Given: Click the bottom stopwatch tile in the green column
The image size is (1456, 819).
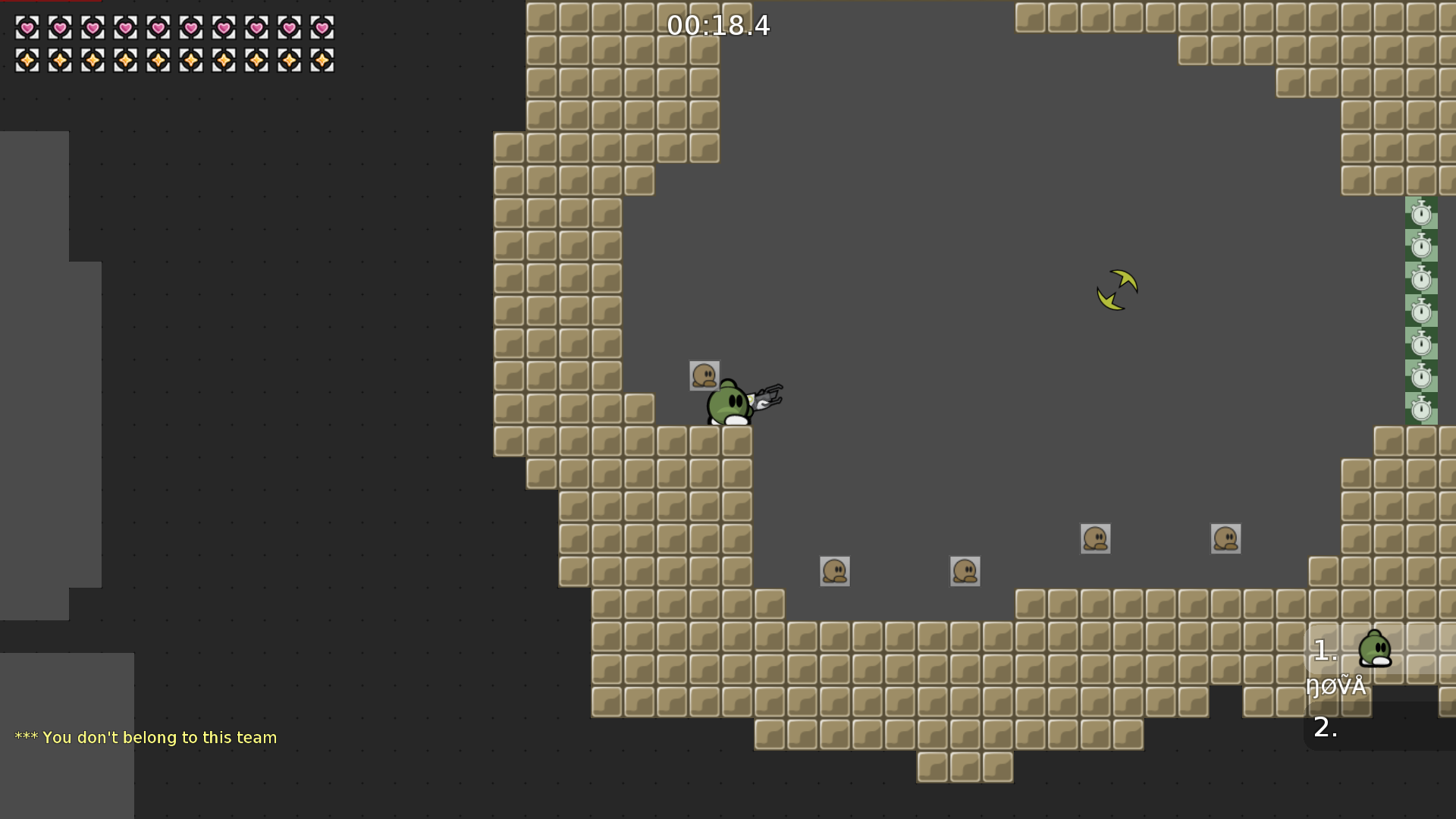Looking at the screenshot, I should click(x=1420, y=409).
